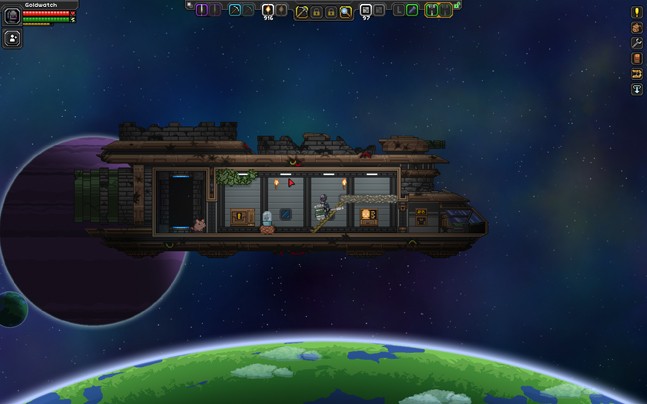Open the inventory bag icon
The height and width of the screenshot is (404, 647).
pos(637,28)
